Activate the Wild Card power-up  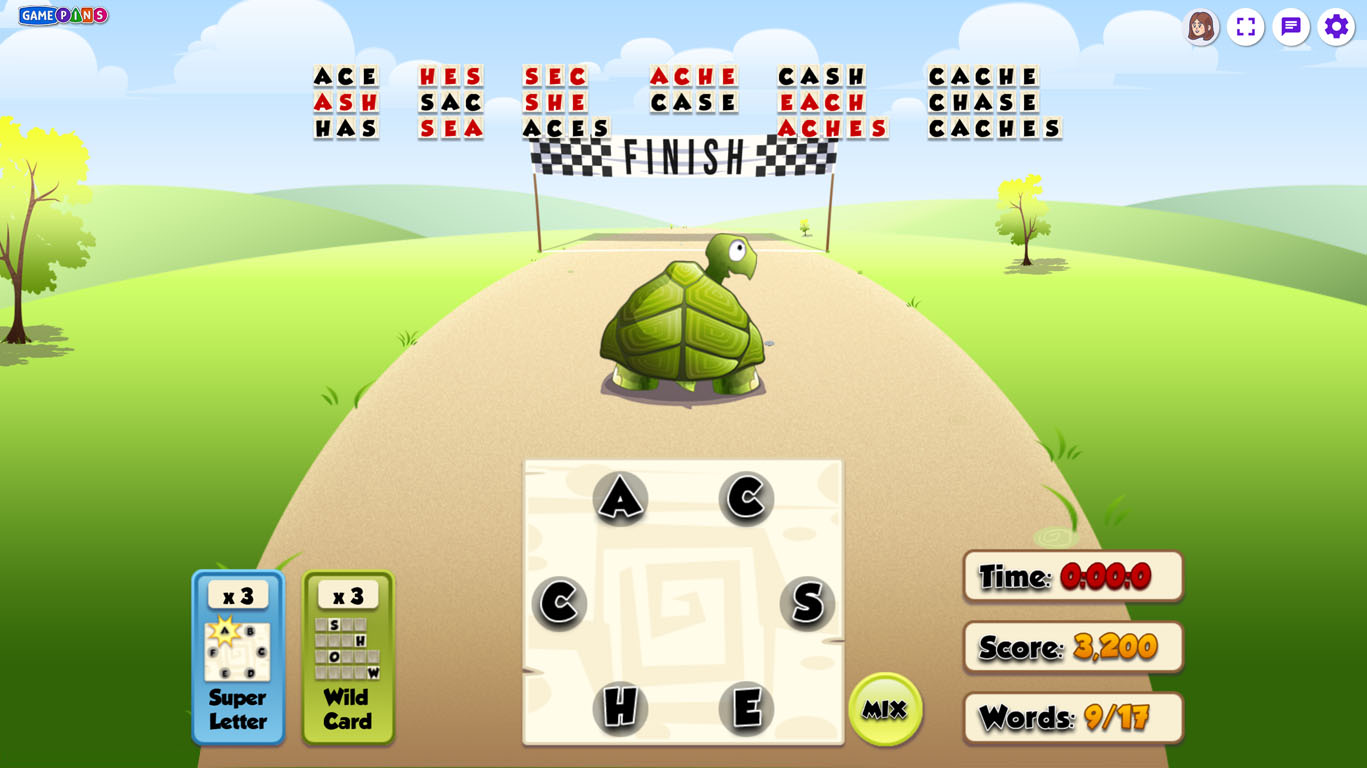point(348,658)
